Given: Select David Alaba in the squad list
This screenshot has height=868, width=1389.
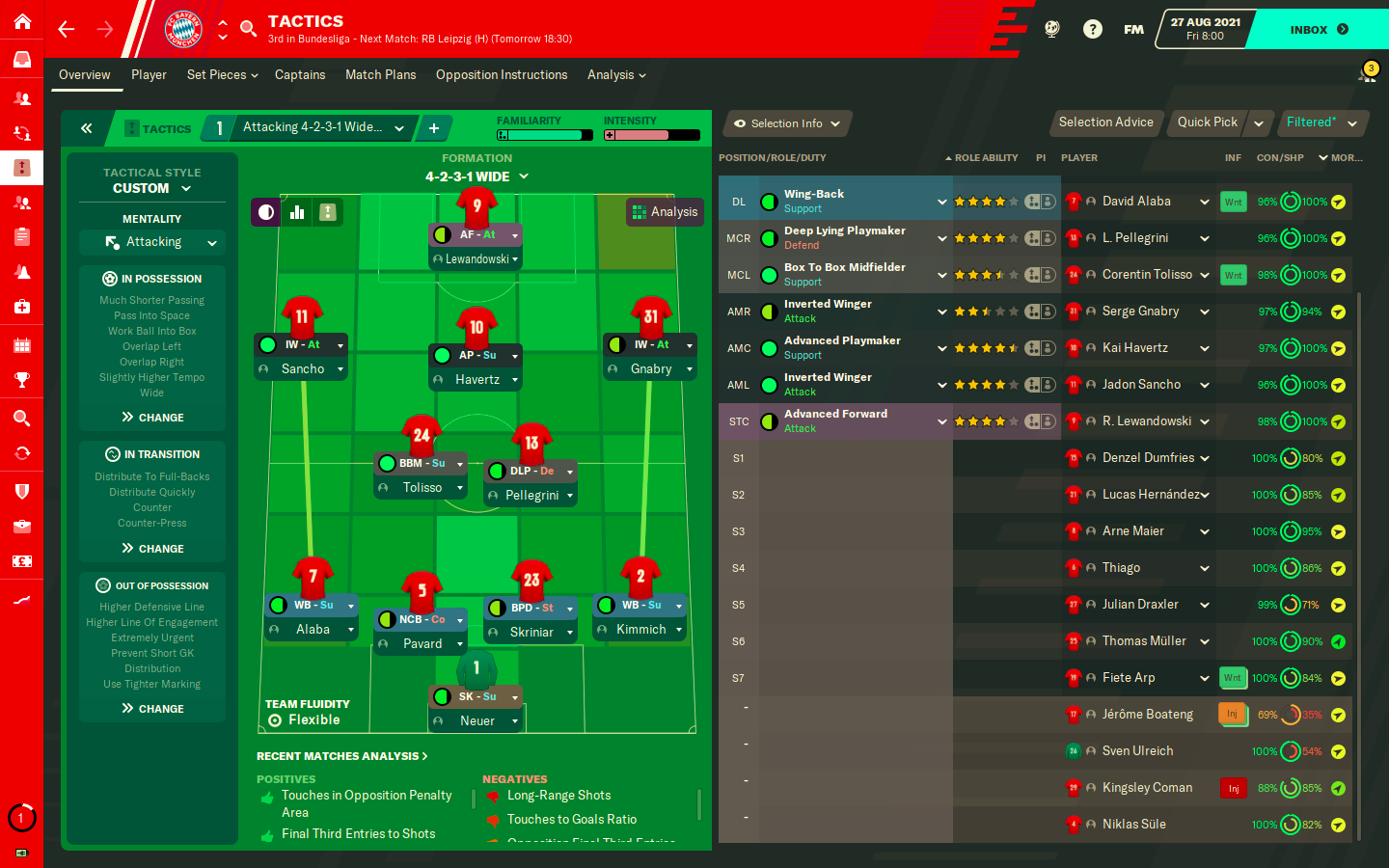Looking at the screenshot, I should 1136,202.
